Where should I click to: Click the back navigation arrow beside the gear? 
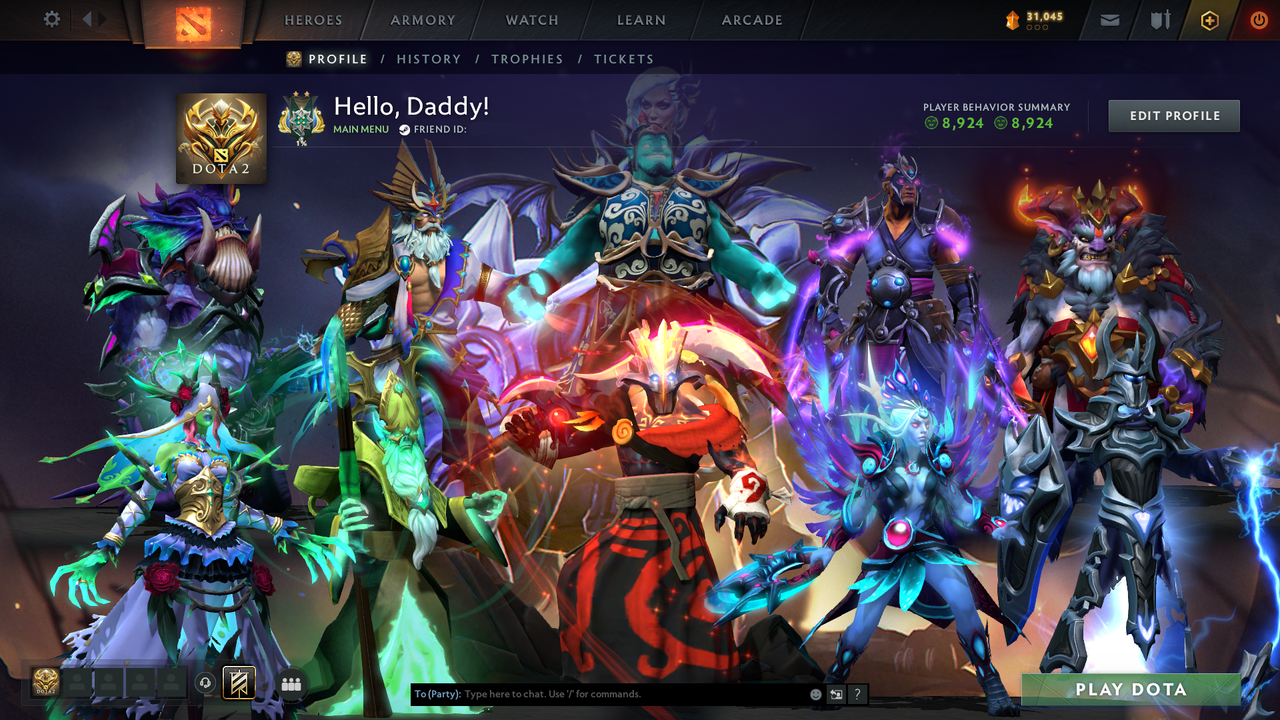point(87,17)
